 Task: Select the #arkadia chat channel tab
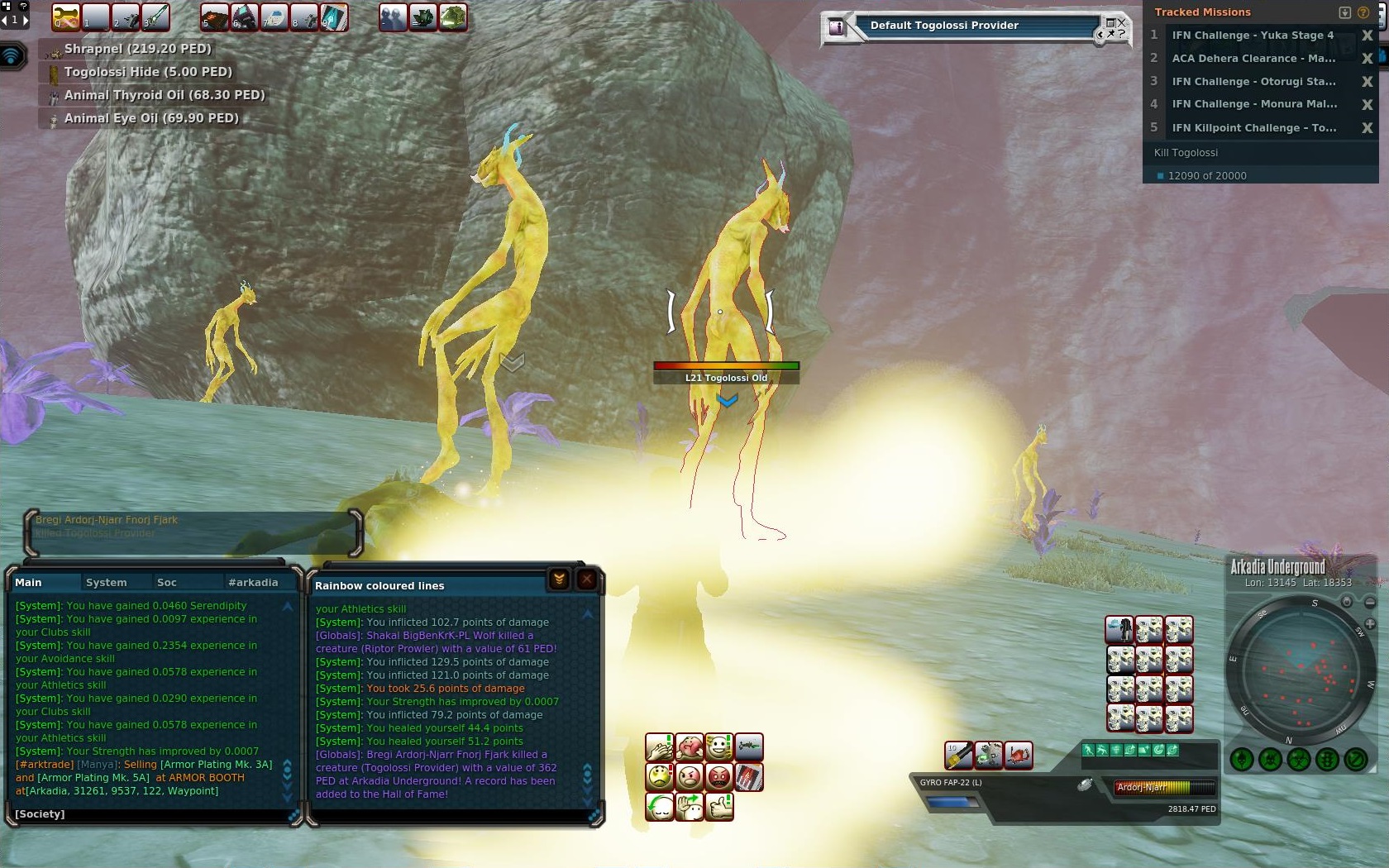[253, 582]
